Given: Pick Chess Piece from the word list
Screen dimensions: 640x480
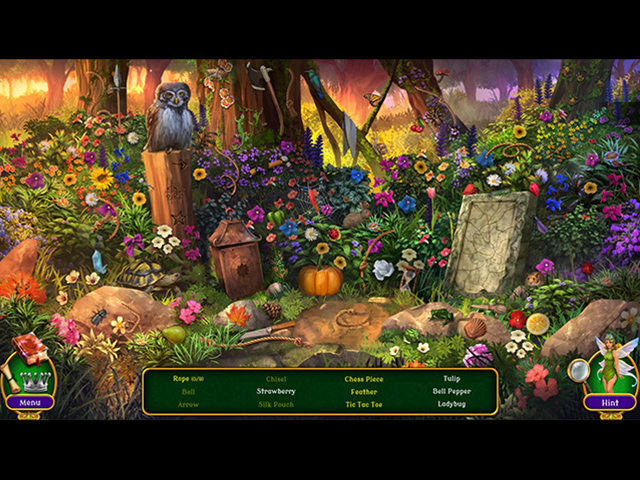Looking at the screenshot, I should (363, 379).
